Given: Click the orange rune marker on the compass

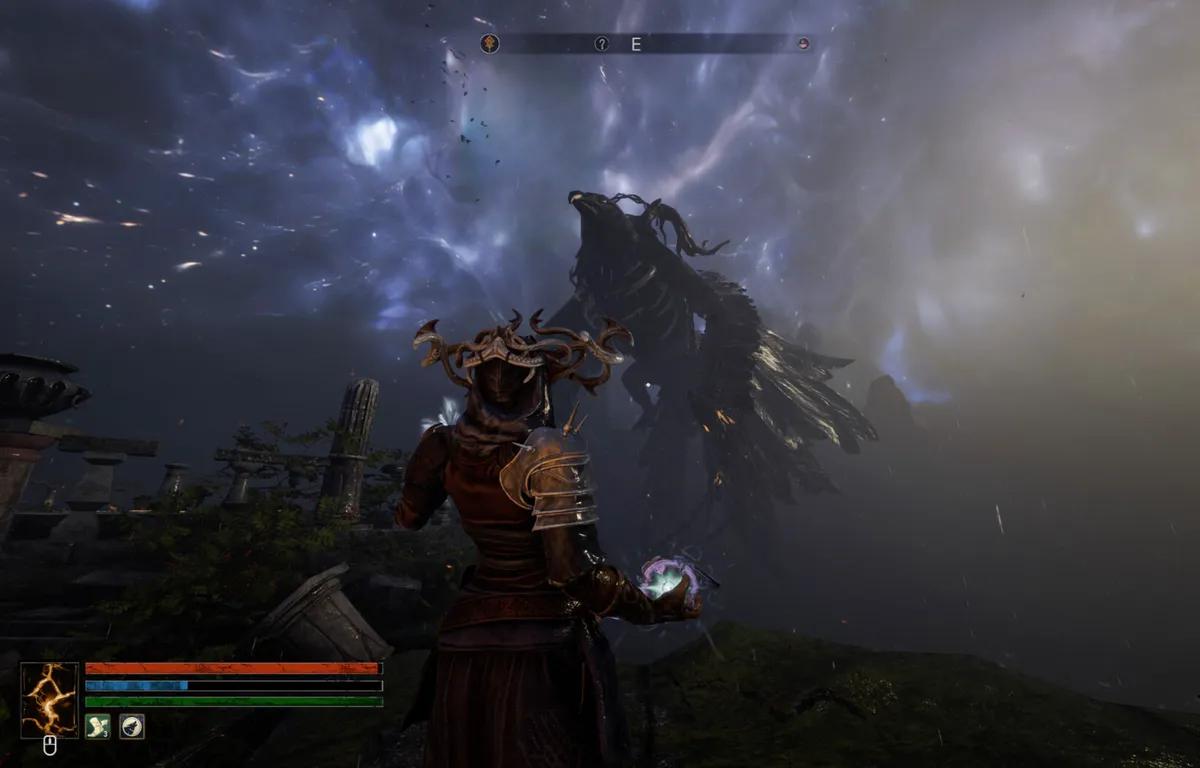Looking at the screenshot, I should tap(489, 43).
